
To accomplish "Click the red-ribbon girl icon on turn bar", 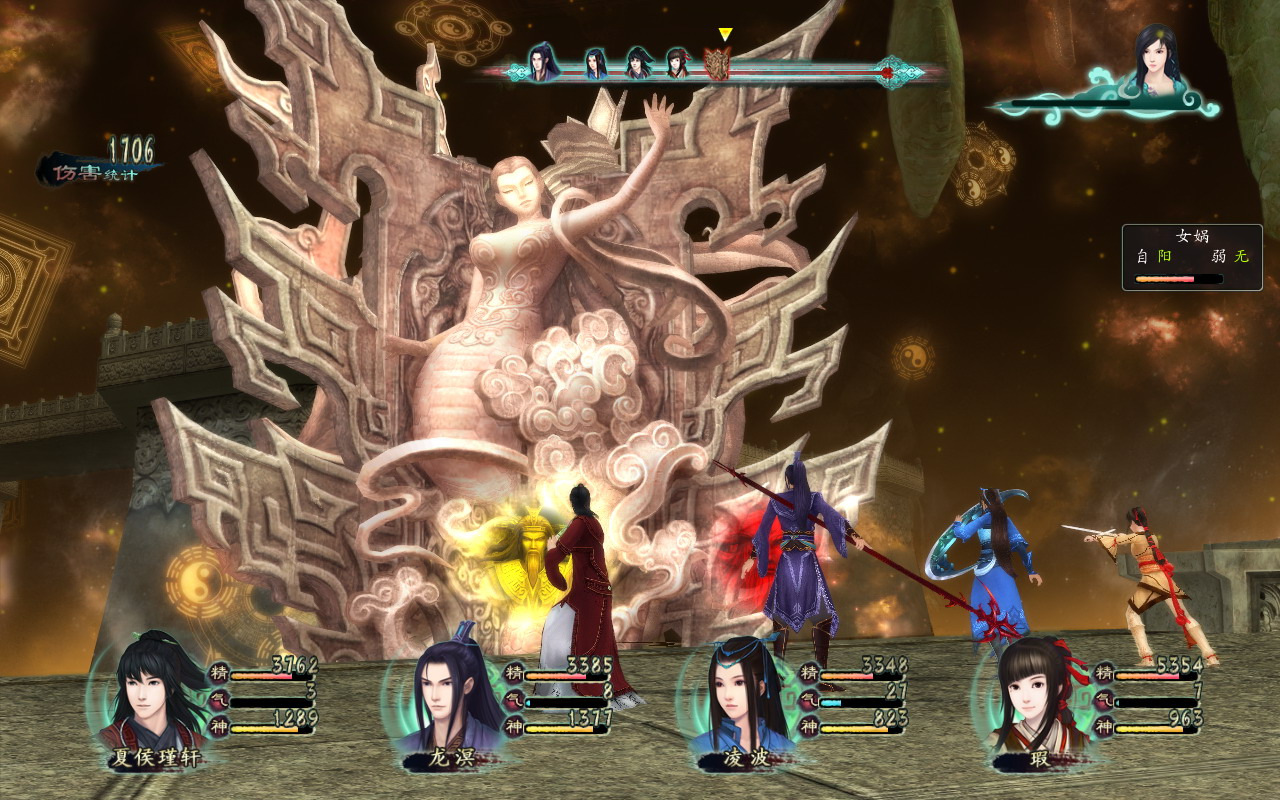I will [x=678, y=64].
